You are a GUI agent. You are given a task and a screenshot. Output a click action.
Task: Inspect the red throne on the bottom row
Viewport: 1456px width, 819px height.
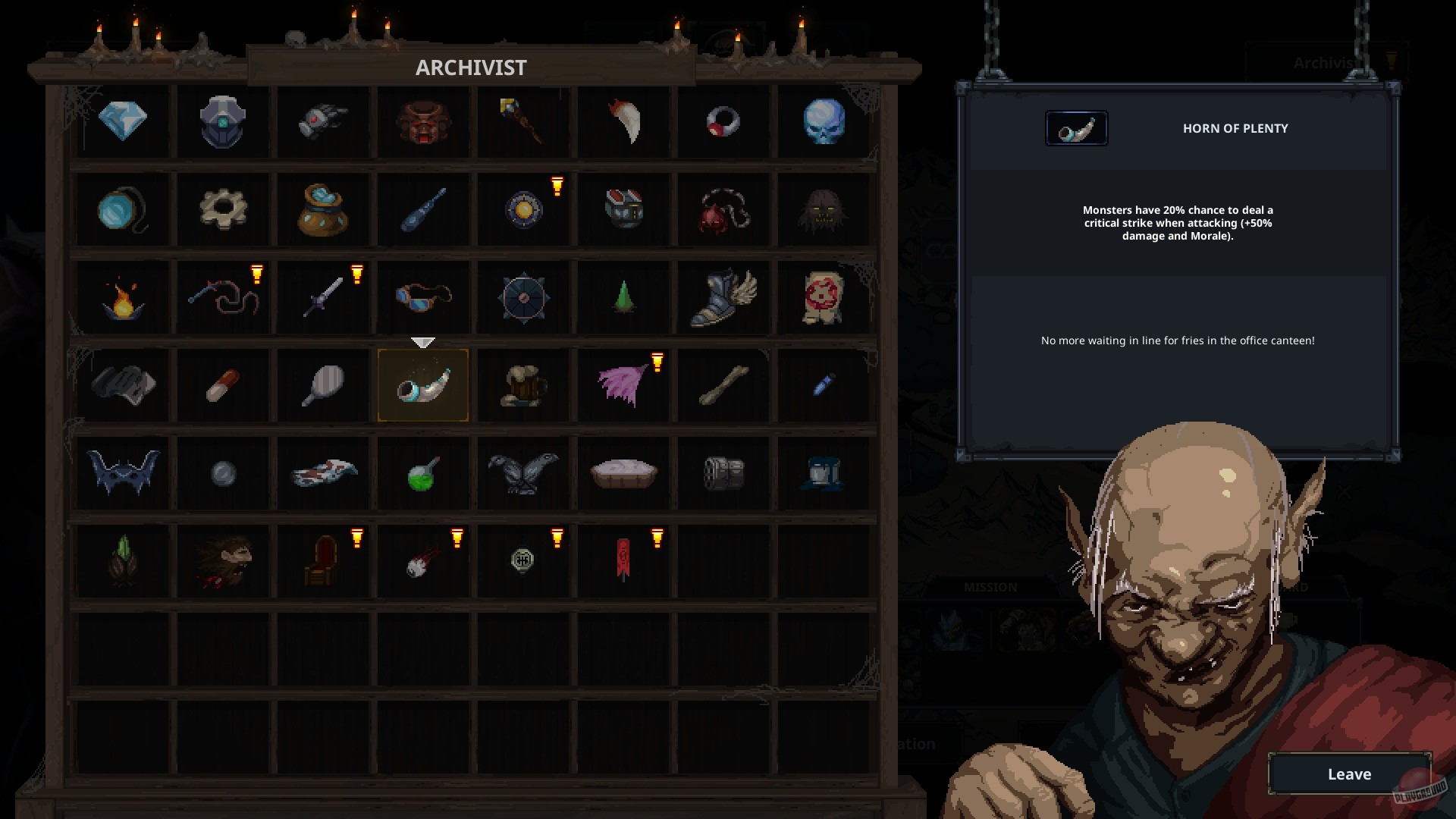tap(323, 560)
